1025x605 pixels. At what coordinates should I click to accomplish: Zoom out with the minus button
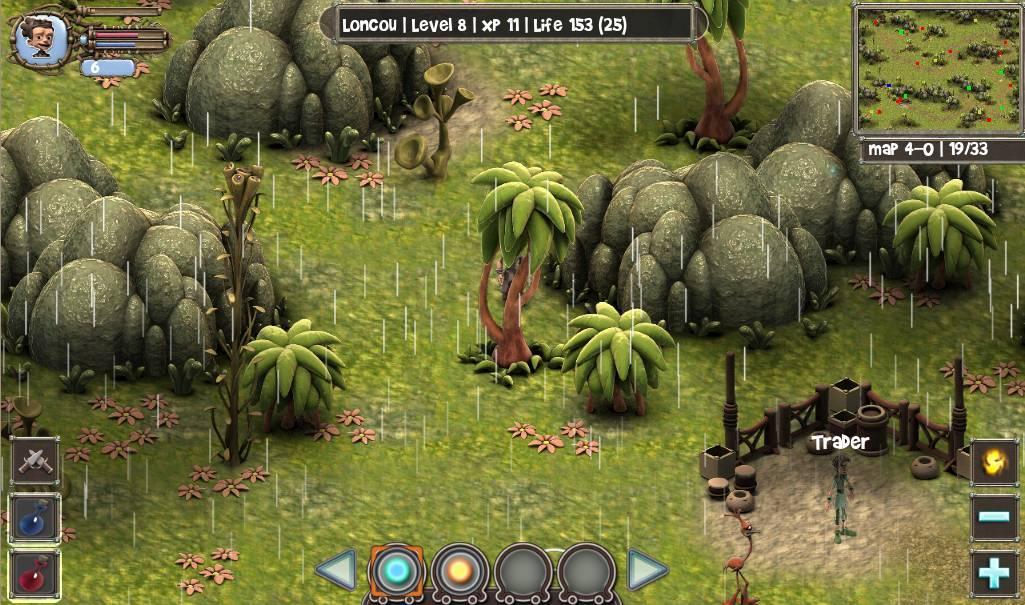(994, 518)
